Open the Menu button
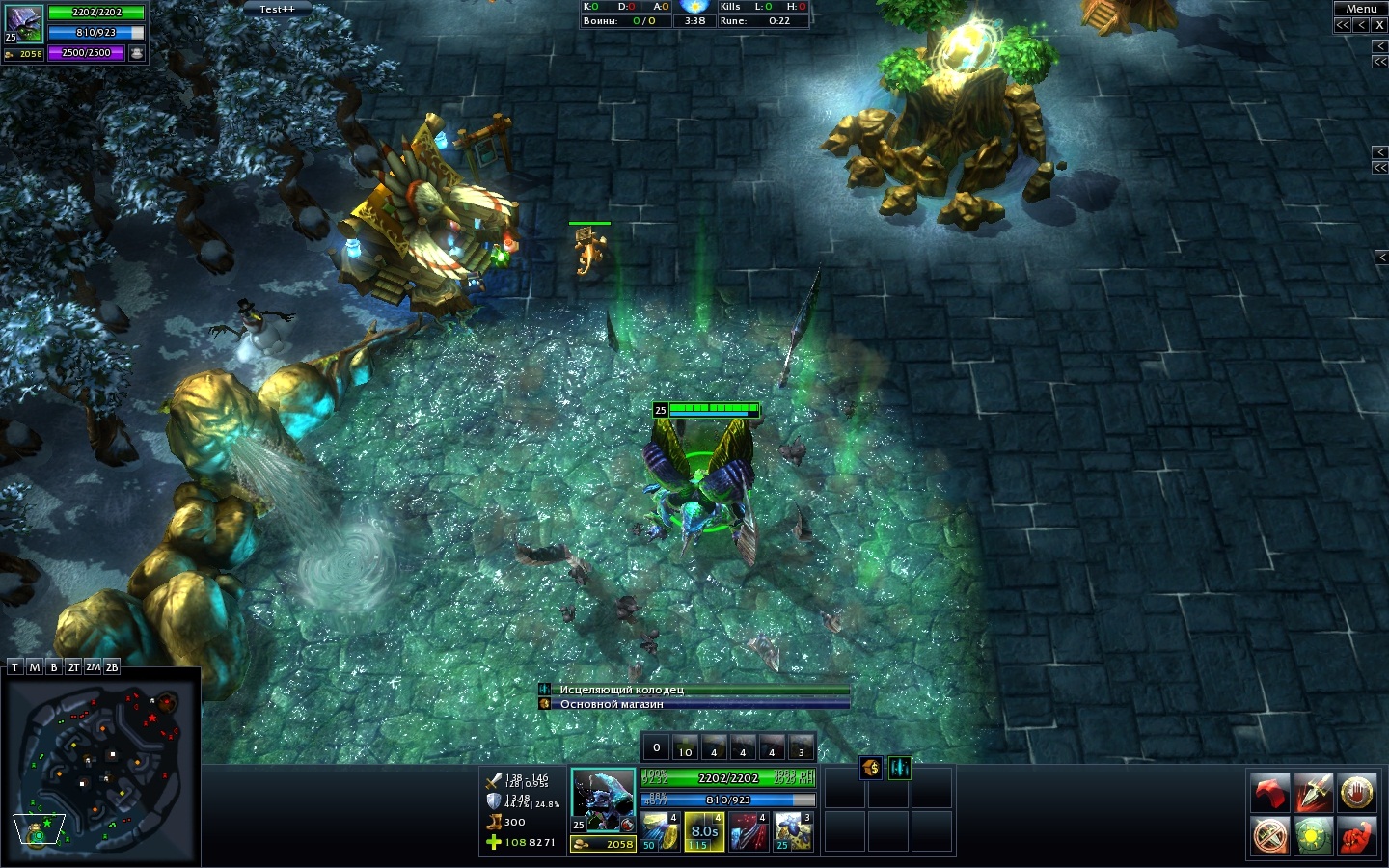The image size is (1389, 868). [1360, 9]
